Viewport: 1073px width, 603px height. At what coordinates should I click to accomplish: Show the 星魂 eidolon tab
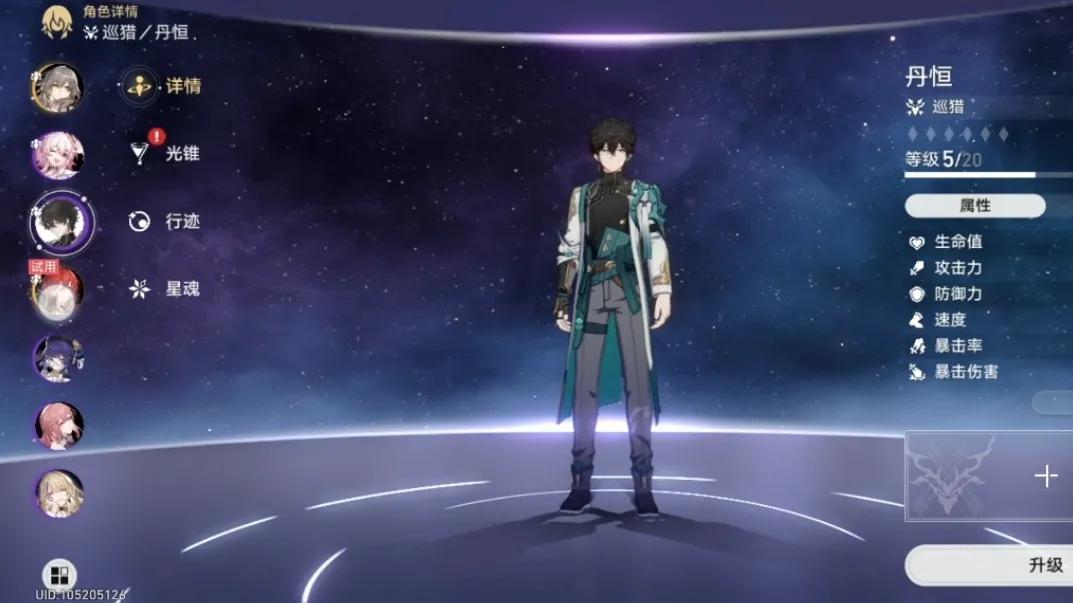[165, 289]
